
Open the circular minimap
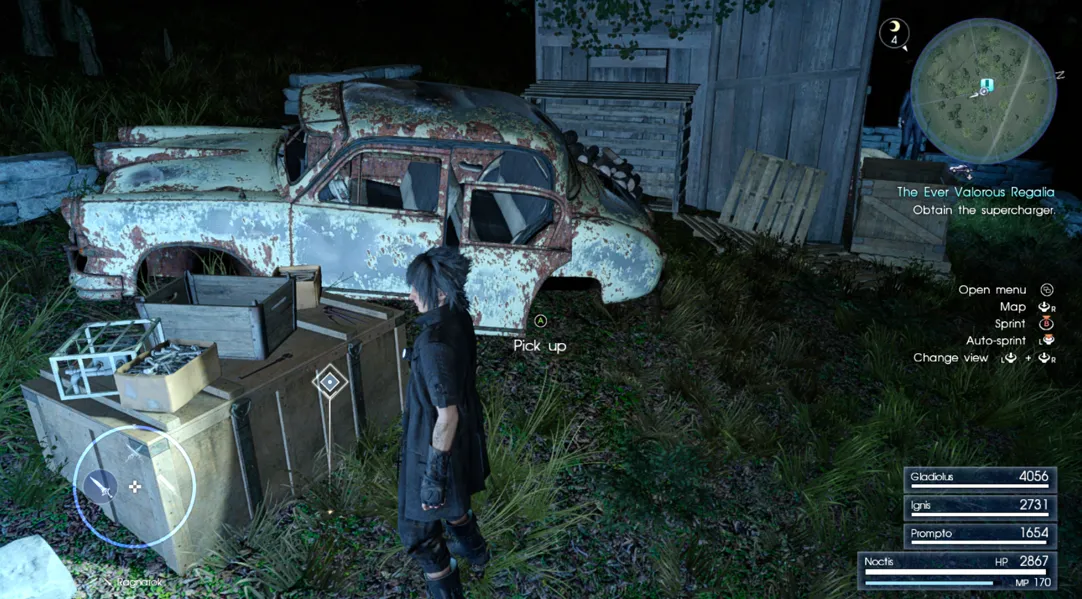click(983, 90)
